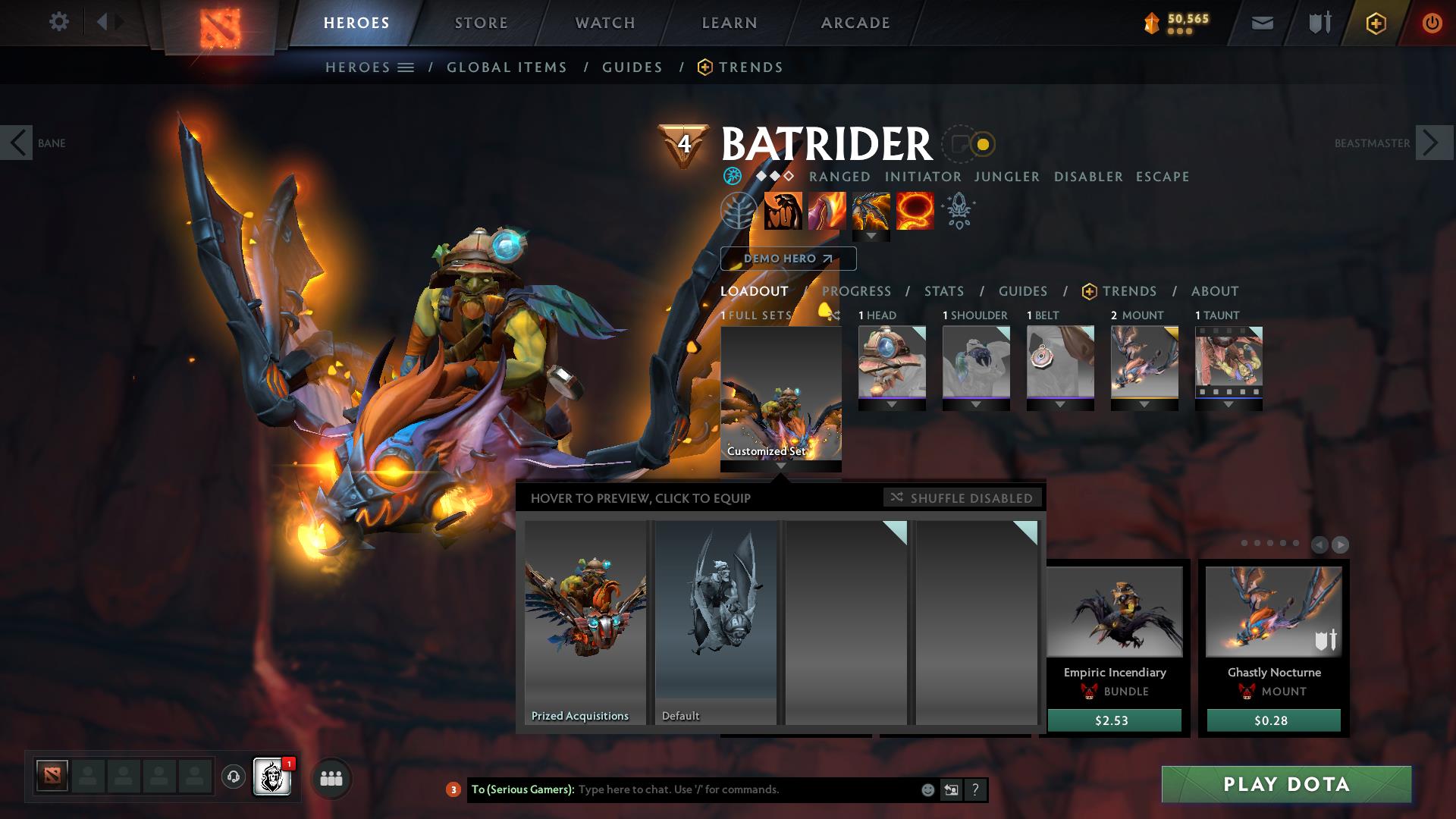Open the ARCADE menu item
Screen dimensions: 1456x819
pos(855,23)
